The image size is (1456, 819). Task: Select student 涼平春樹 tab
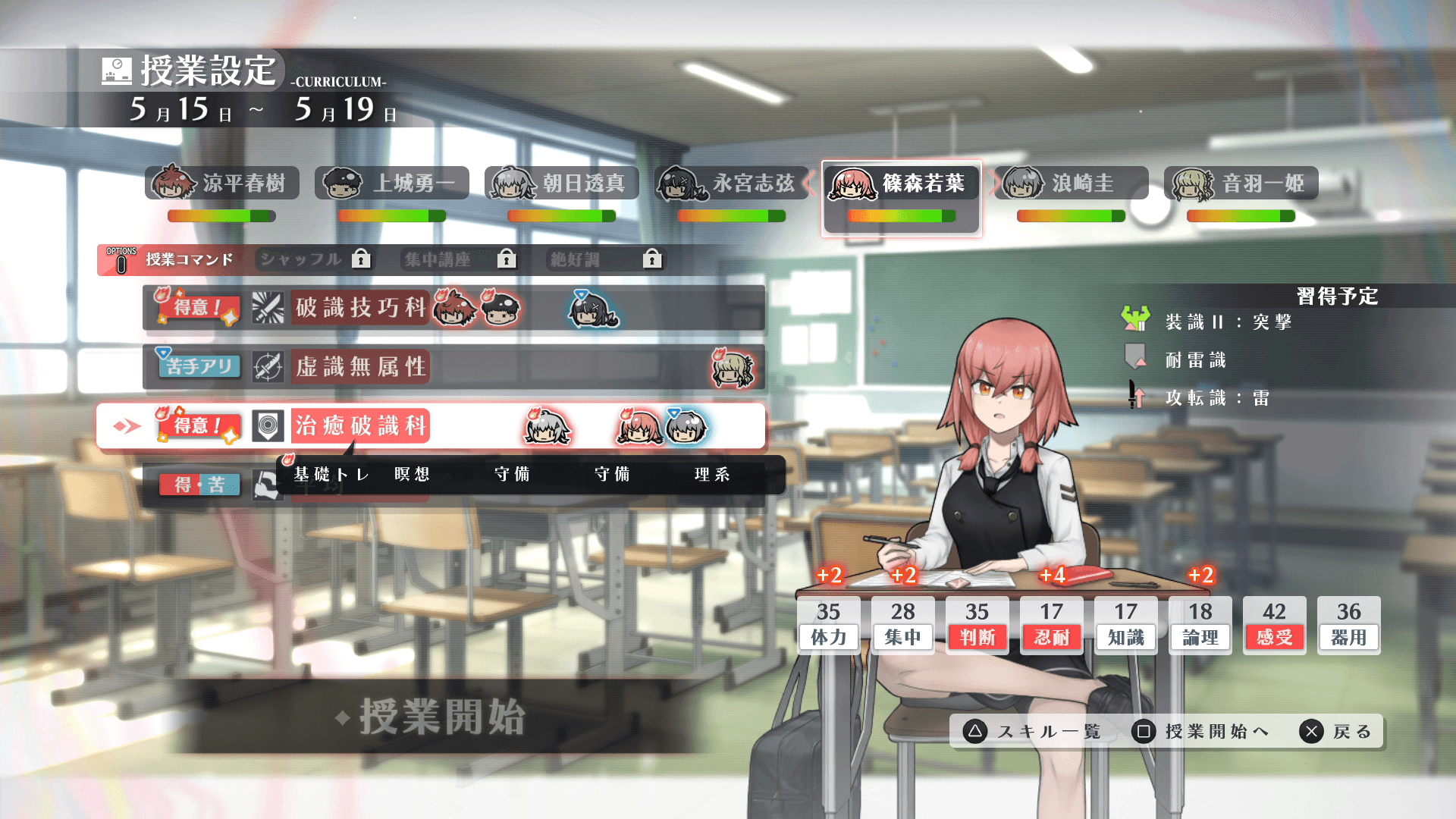[222, 184]
